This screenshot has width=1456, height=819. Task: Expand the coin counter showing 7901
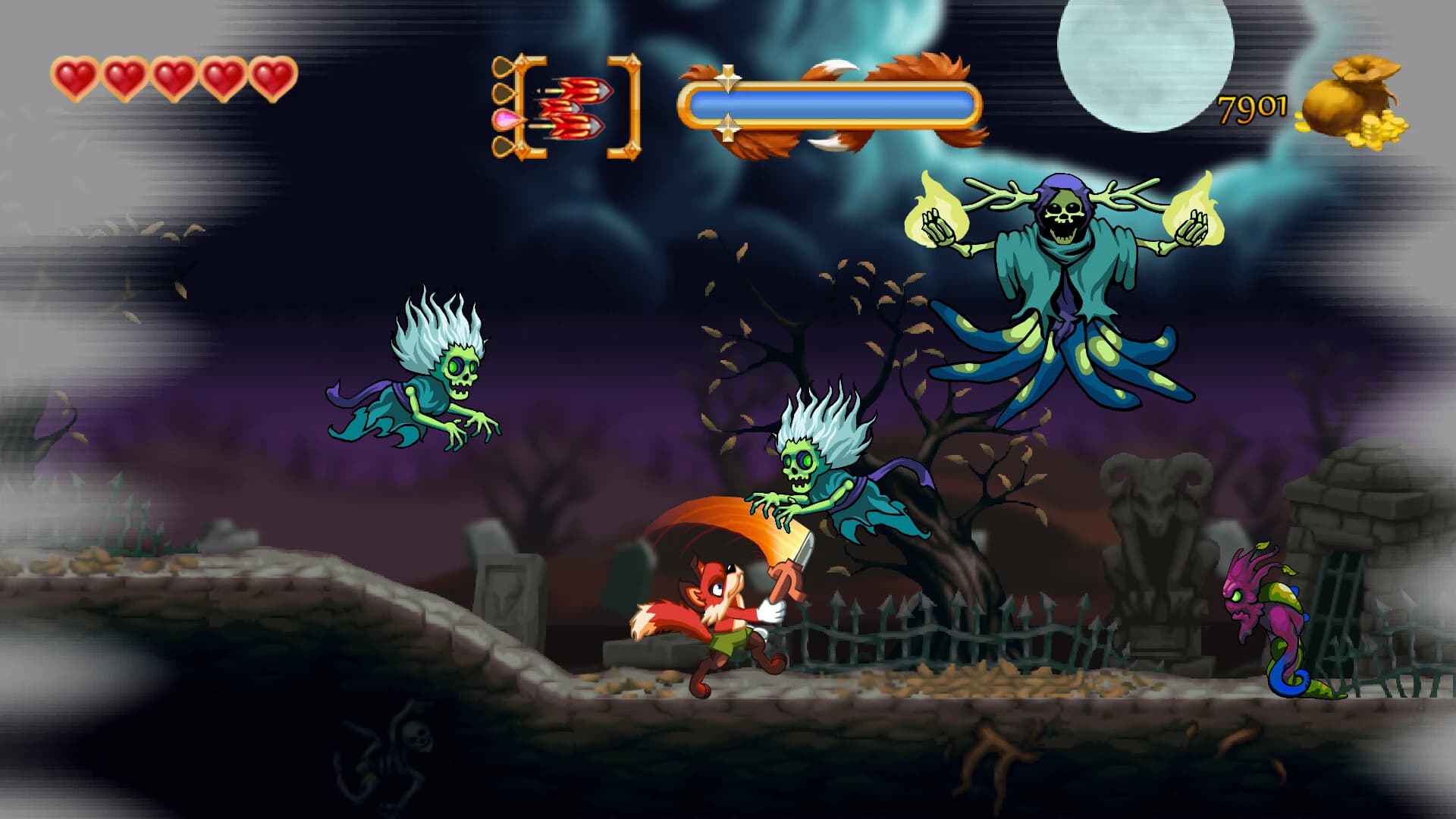coord(1250,106)
